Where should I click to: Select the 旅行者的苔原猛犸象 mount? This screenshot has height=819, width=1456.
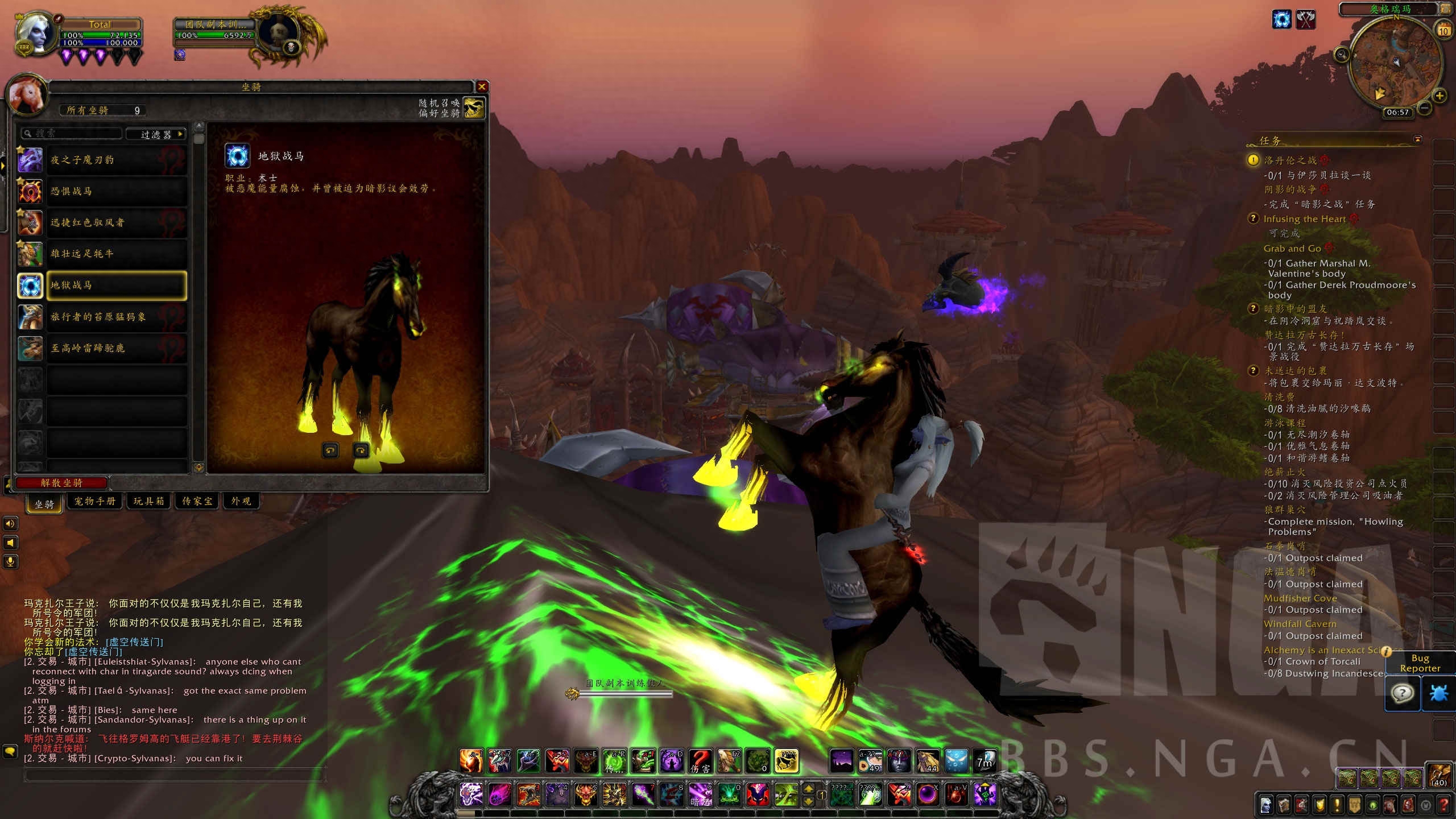(x=117, y=317)
